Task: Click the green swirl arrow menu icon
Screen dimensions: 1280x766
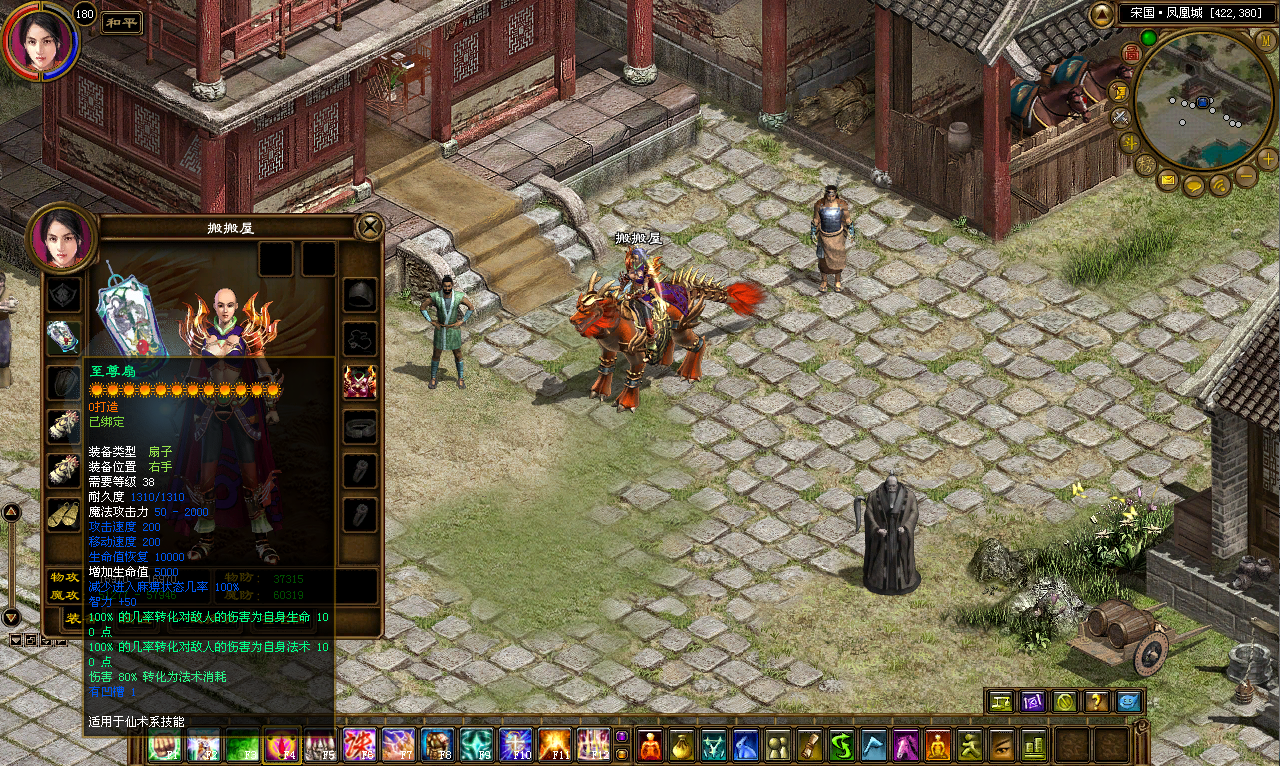Action: (841, 745)
